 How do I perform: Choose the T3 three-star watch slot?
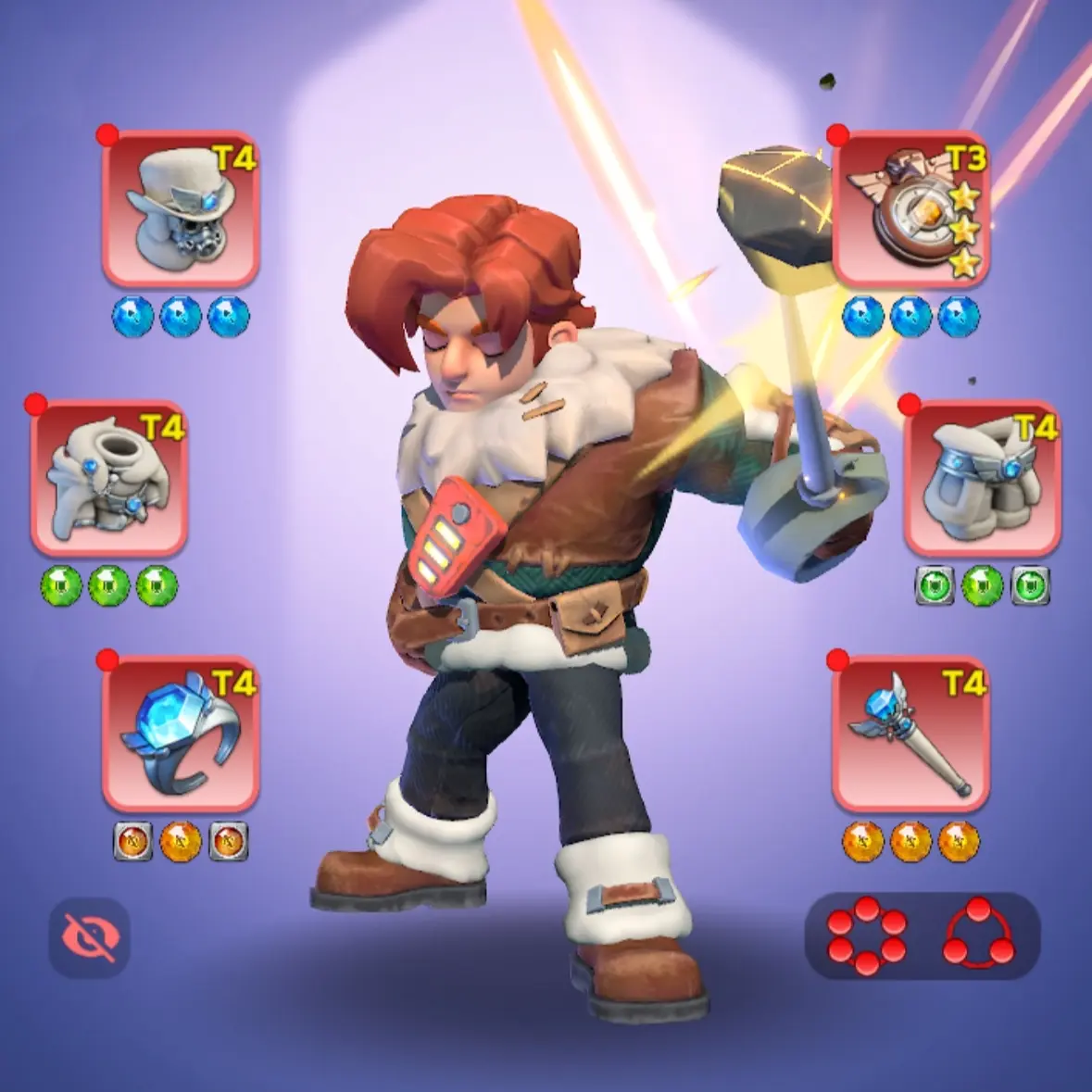[910, 207]
